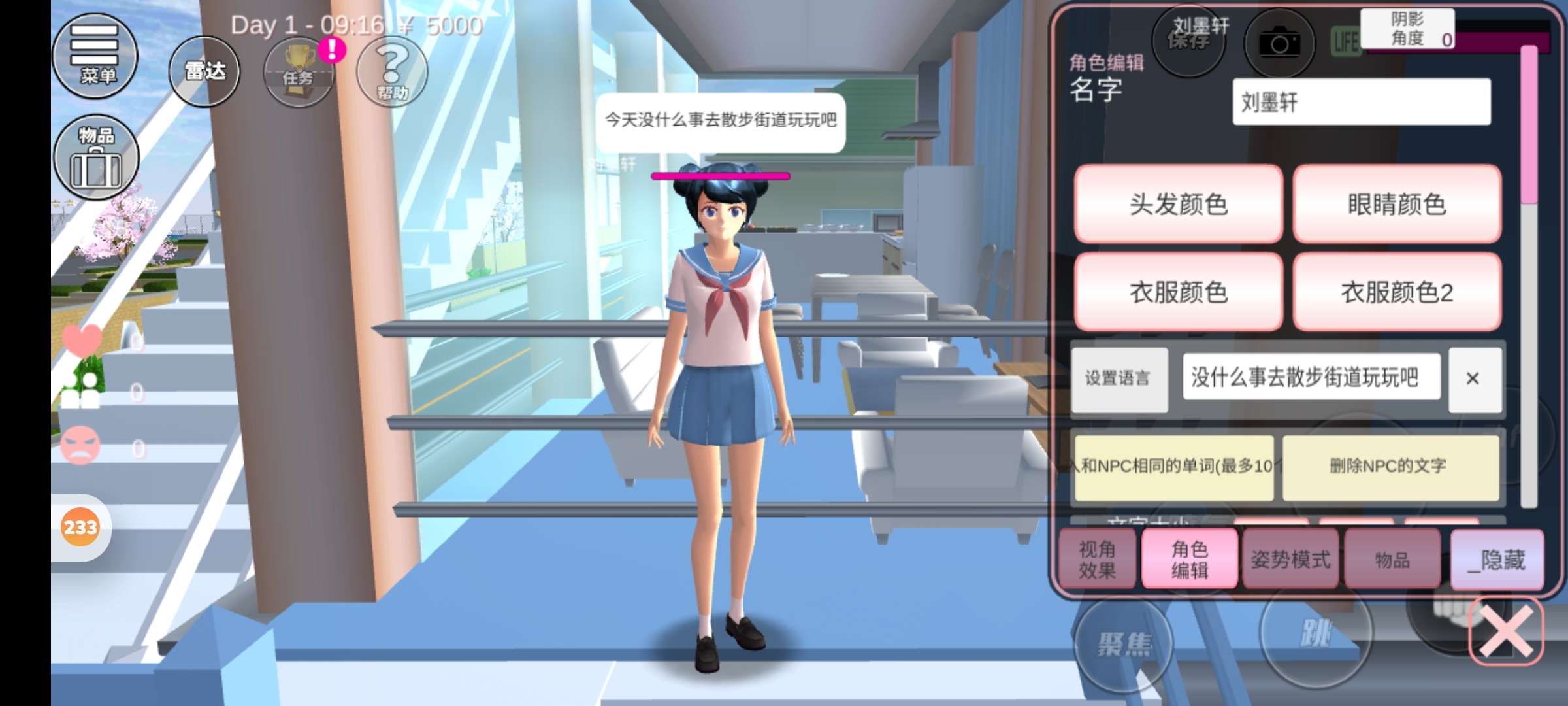Switch to the 视角效果 tab
Screen dimensions: 1568x706
click(x=1097, y=560)
